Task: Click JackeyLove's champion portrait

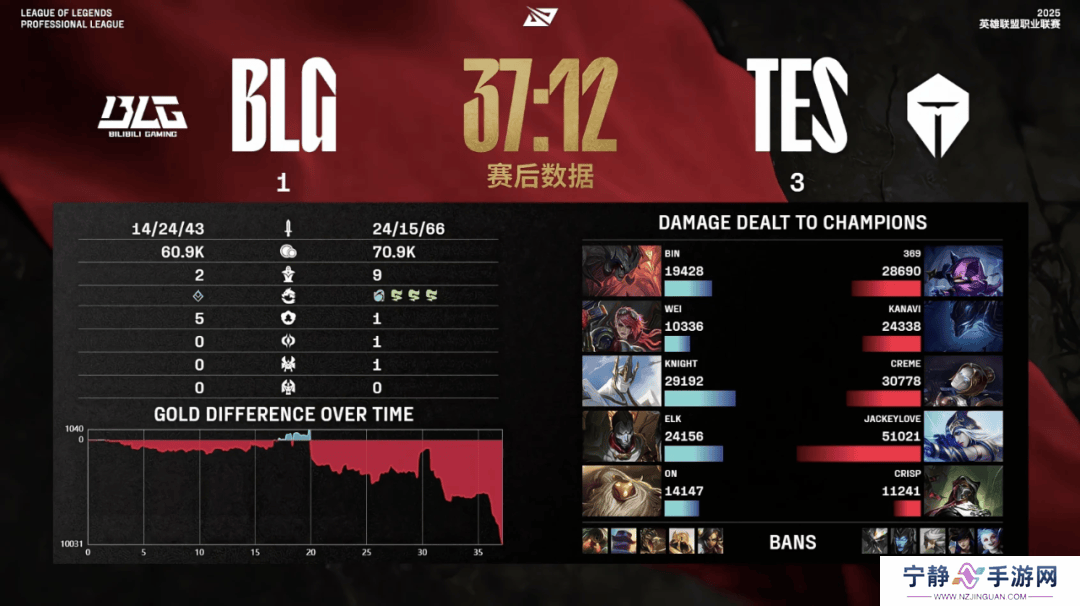Action: pyautogui.click(x=963, y=436)
